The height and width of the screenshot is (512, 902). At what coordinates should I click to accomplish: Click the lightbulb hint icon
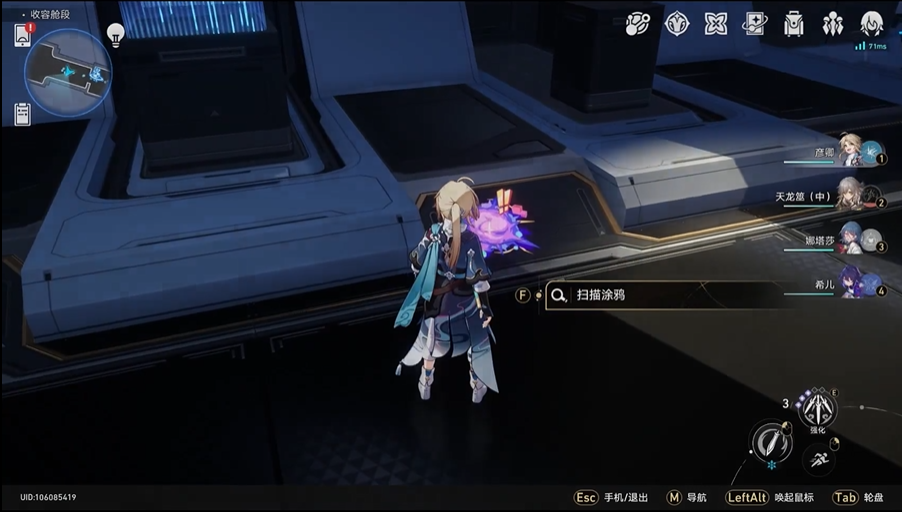(115, 36)
